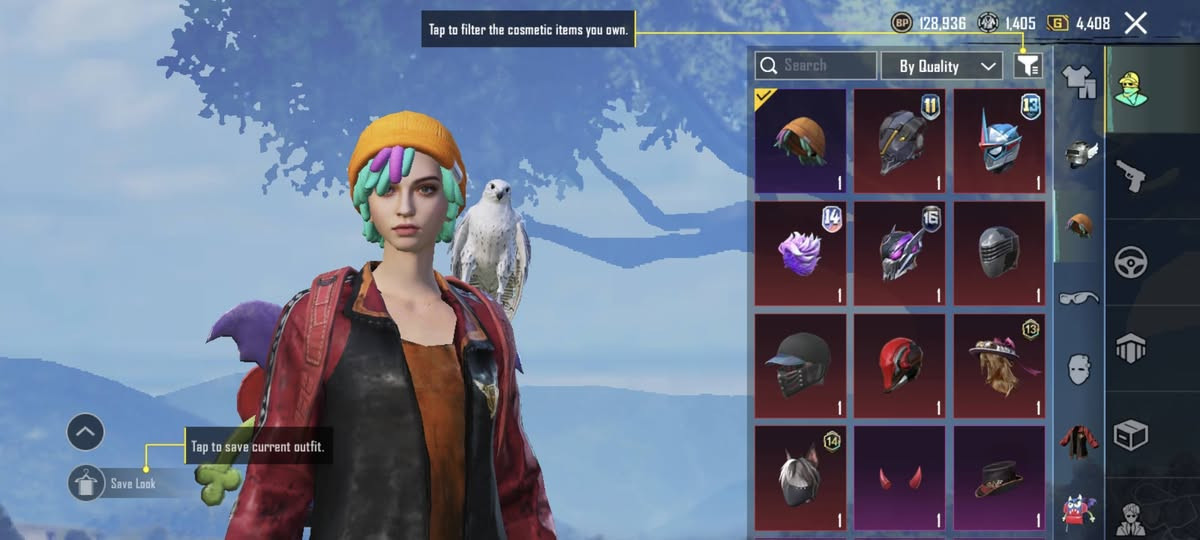
Task: Tap the up-arrow circle button
Action: pyautogui.click(x=86, y=432)
